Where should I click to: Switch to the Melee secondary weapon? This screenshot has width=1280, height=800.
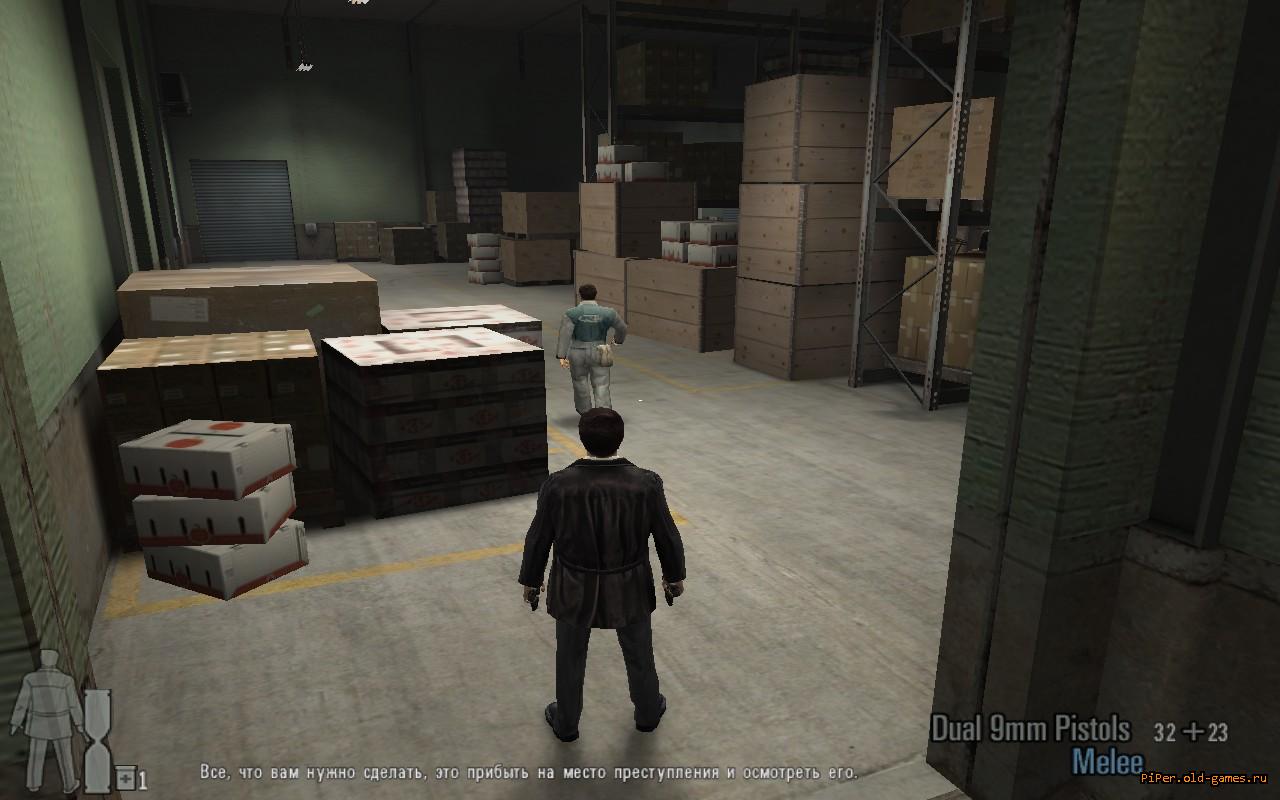click(x=1107, y=762)
